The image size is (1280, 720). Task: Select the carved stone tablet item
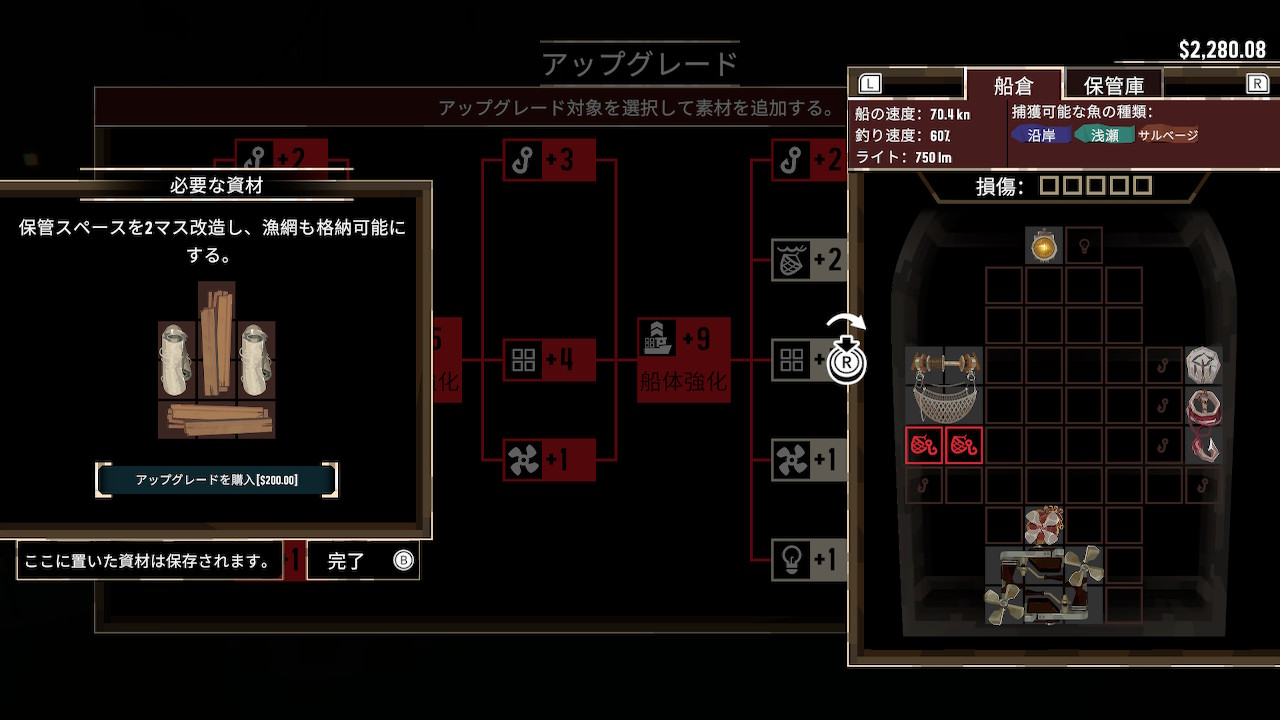pyautogui.click(x=1203, y=365)
